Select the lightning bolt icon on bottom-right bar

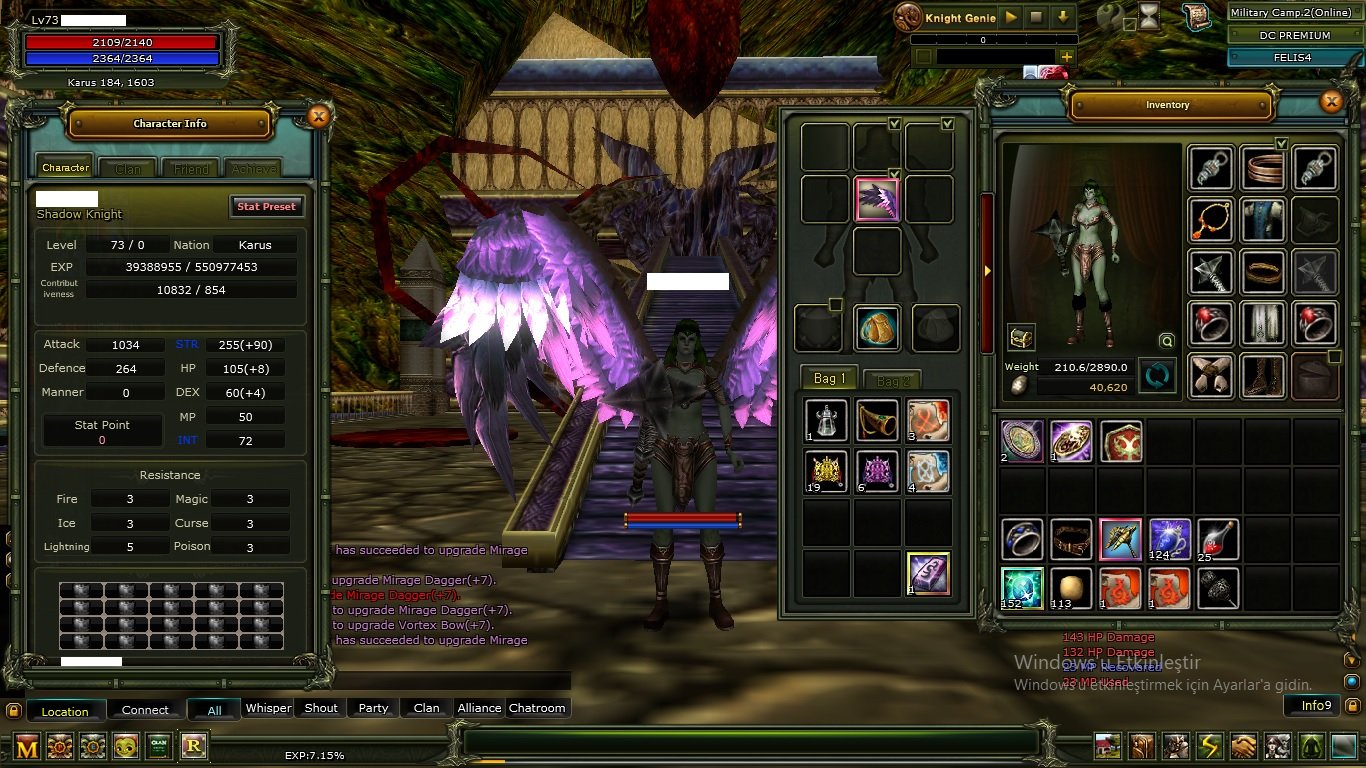pos(1208,745)
